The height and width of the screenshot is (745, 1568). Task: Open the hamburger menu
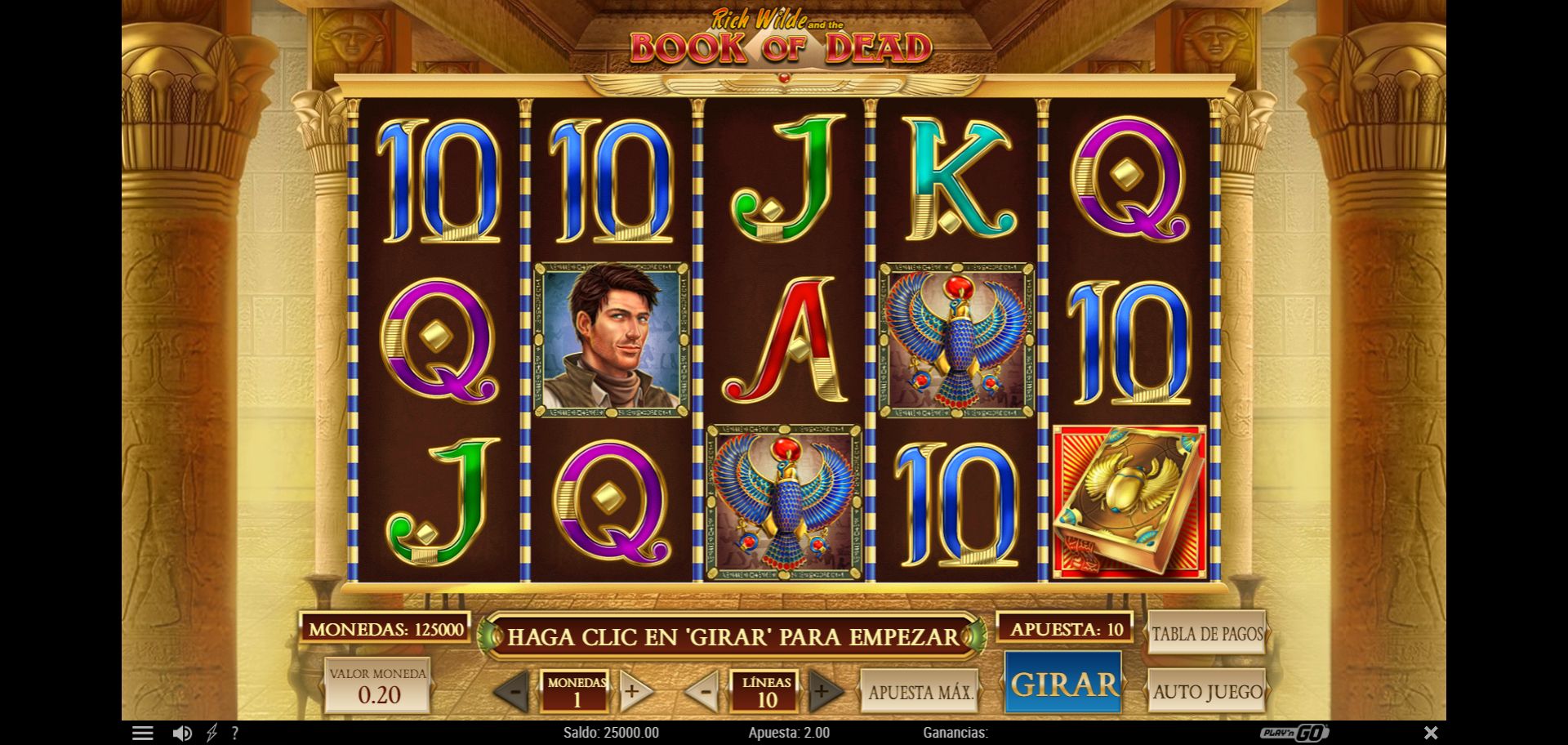click(143, 733)
